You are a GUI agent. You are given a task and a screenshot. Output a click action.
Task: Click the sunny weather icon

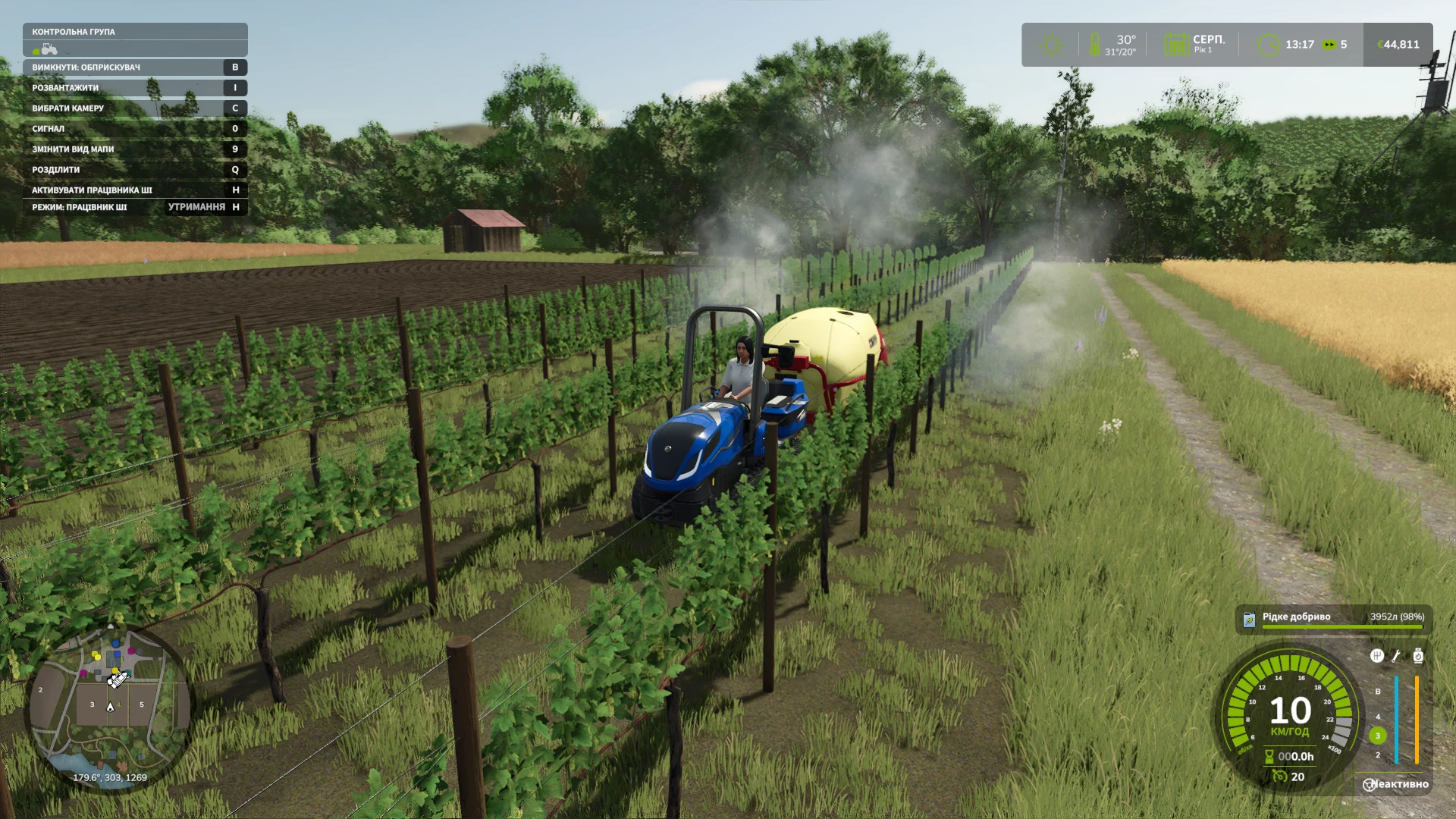(x=1051, y=45)
